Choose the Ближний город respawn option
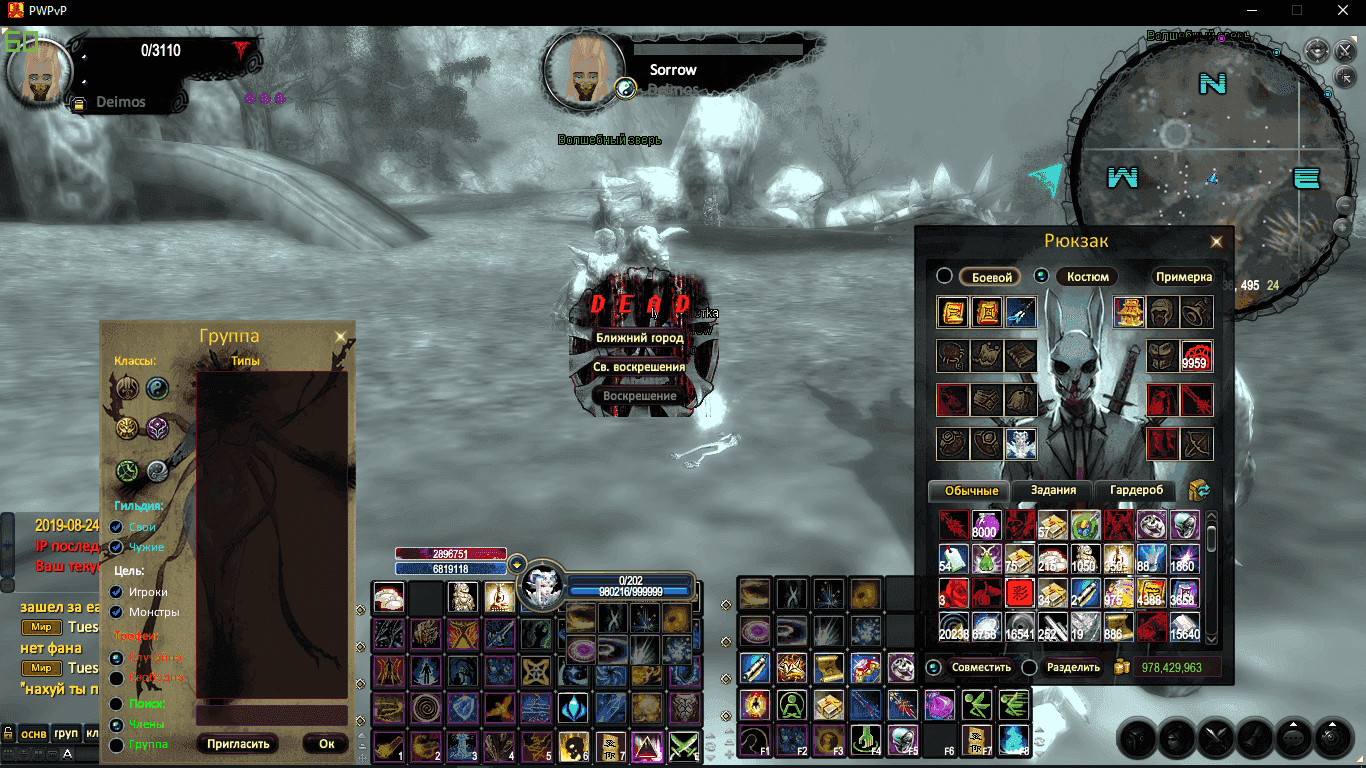1366x768 pixels. click(x=640, y=338)
